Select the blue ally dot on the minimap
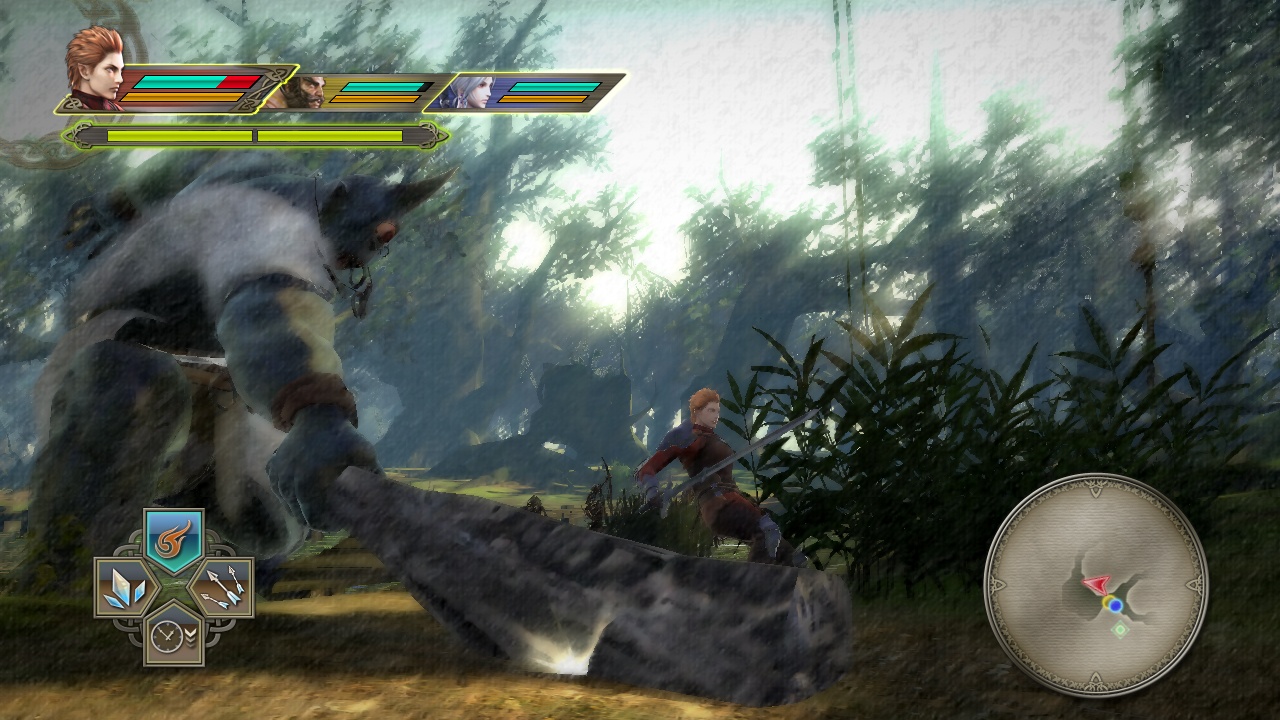1280x720 pixels. tap(1116, 606)
